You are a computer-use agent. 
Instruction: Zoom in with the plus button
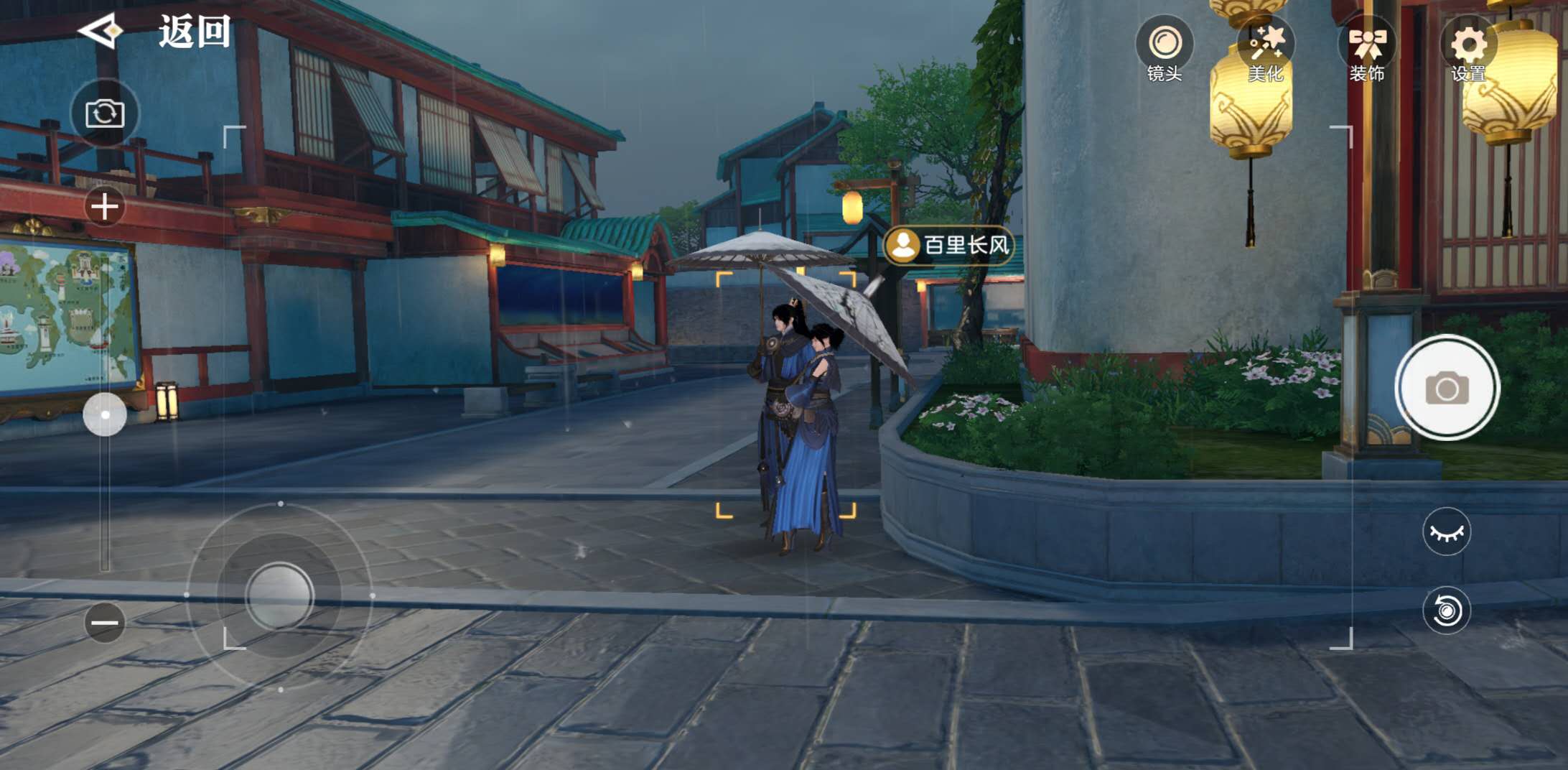tap(105, 207)
